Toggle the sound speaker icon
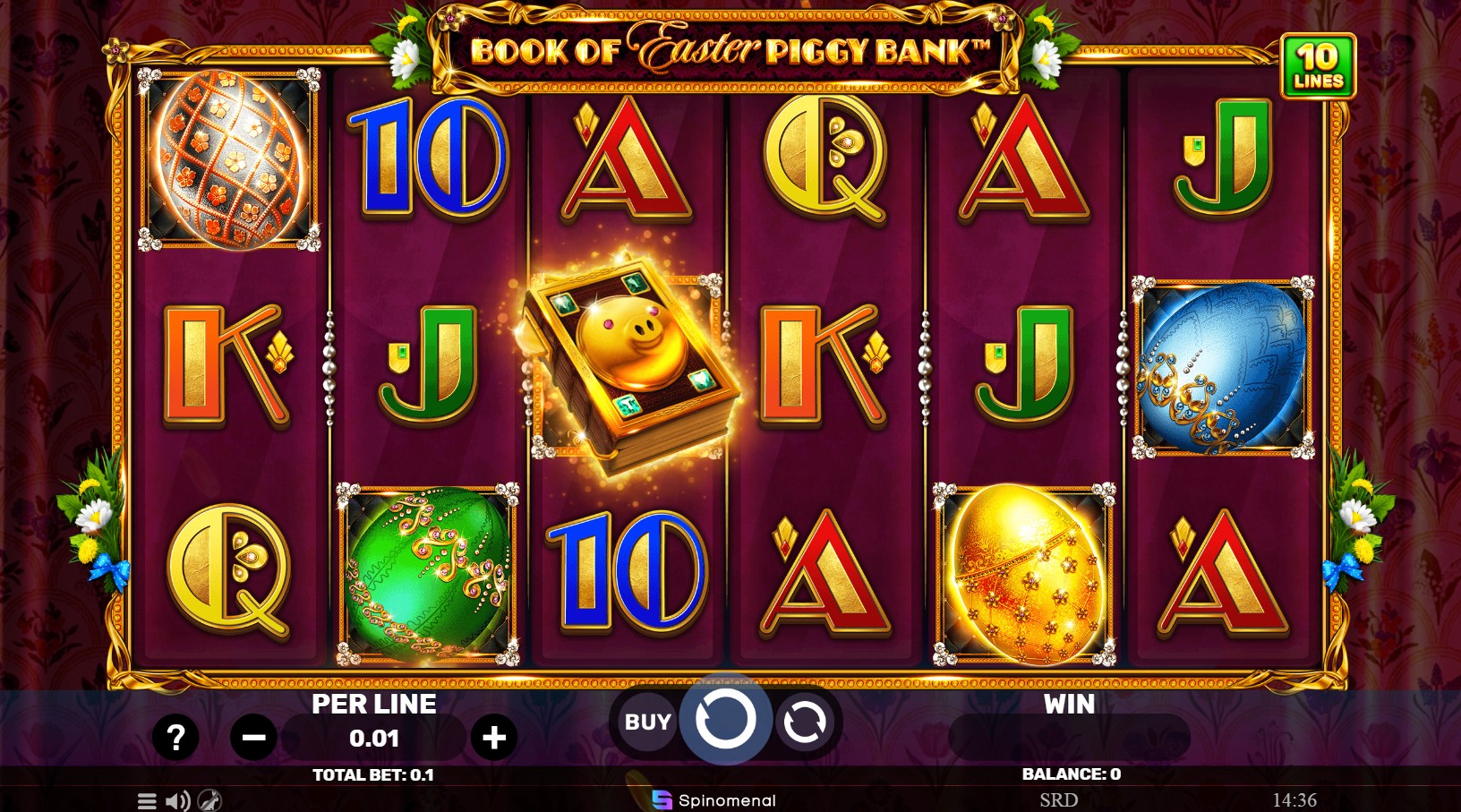Screen dimensions: 1461x812 click(x=178, y=800)
